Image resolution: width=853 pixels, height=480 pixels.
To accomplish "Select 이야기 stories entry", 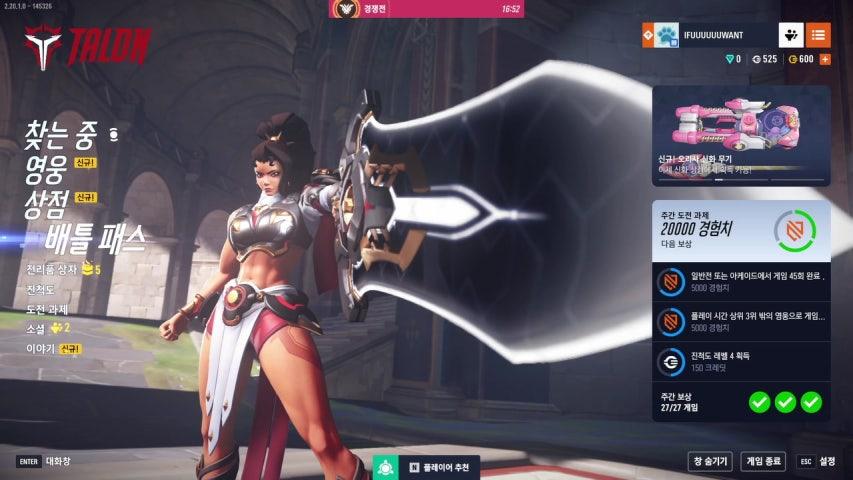I will 42,349.
